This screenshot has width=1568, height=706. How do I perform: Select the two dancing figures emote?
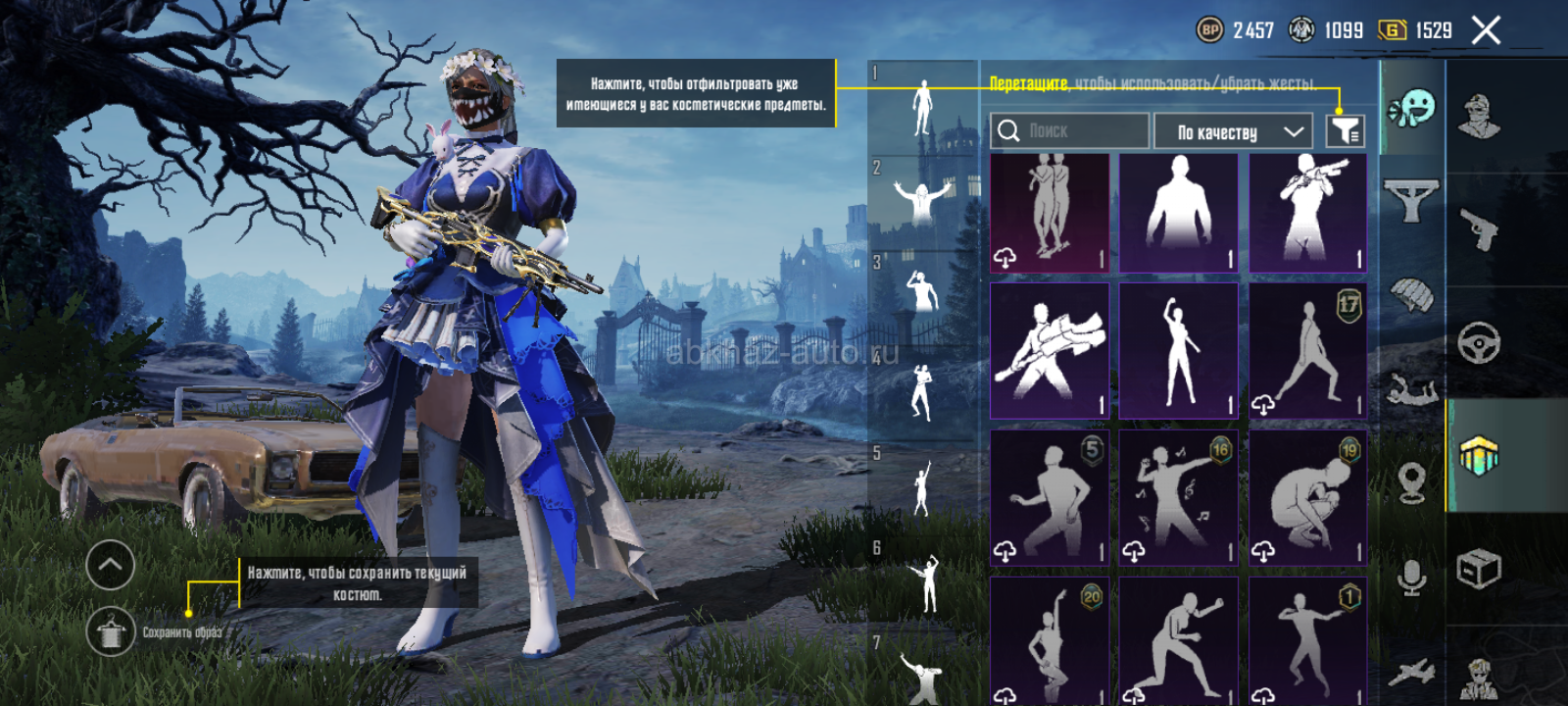1050,212
